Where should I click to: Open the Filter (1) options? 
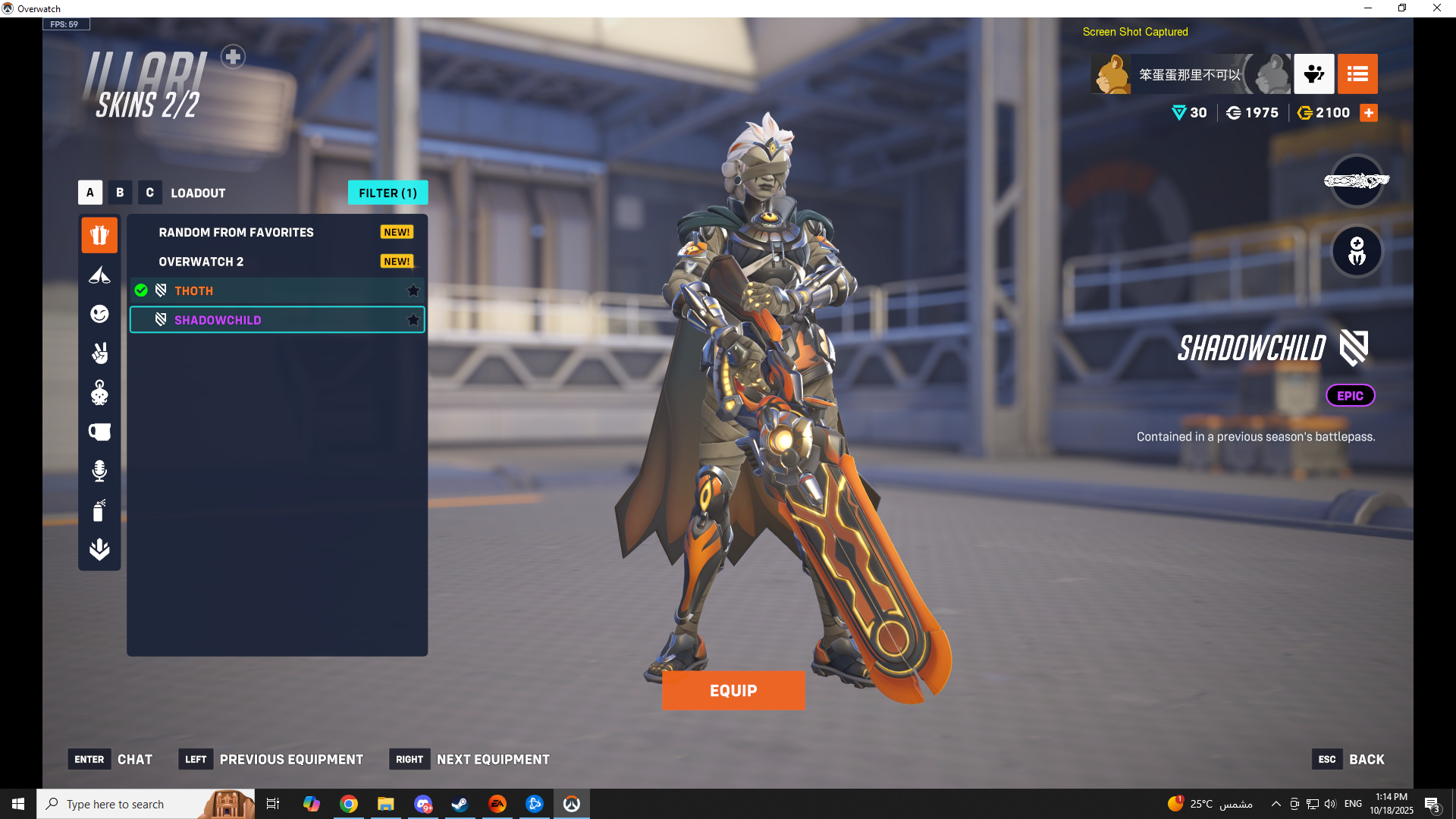388,193
